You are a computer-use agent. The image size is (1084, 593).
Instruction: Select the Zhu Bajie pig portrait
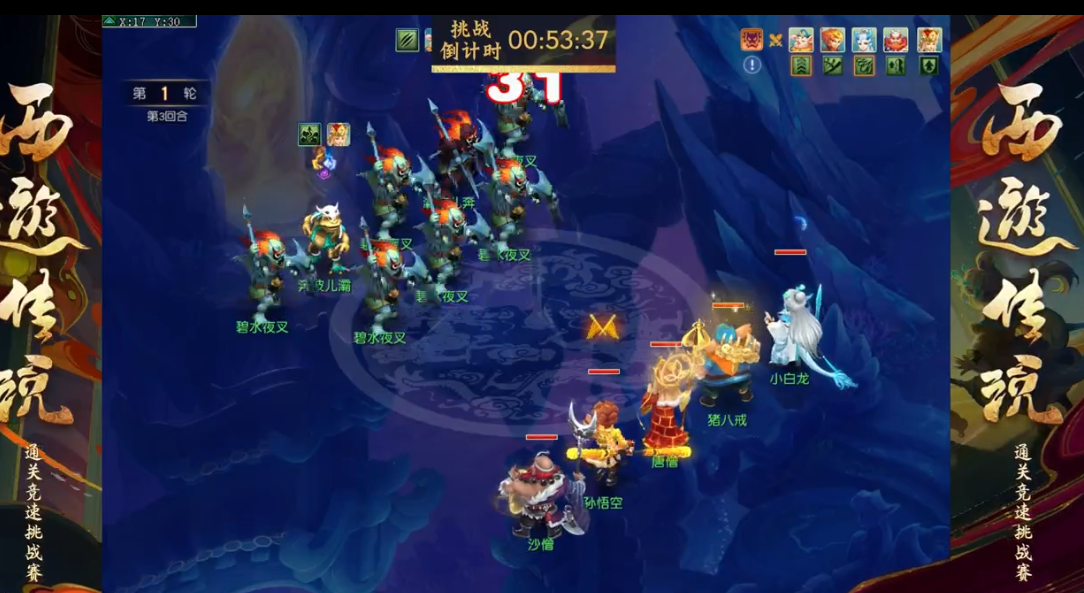coord(801,40)
